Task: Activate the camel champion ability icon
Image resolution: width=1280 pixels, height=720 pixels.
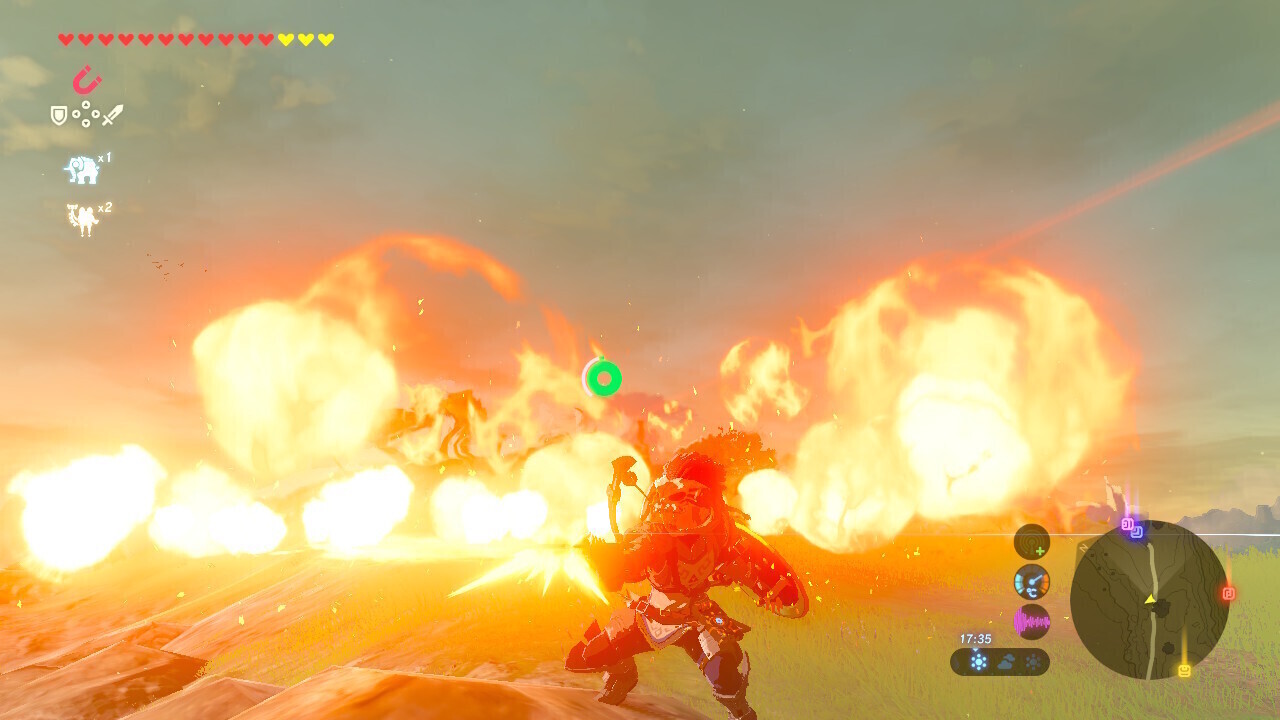Action: (83, 219)
